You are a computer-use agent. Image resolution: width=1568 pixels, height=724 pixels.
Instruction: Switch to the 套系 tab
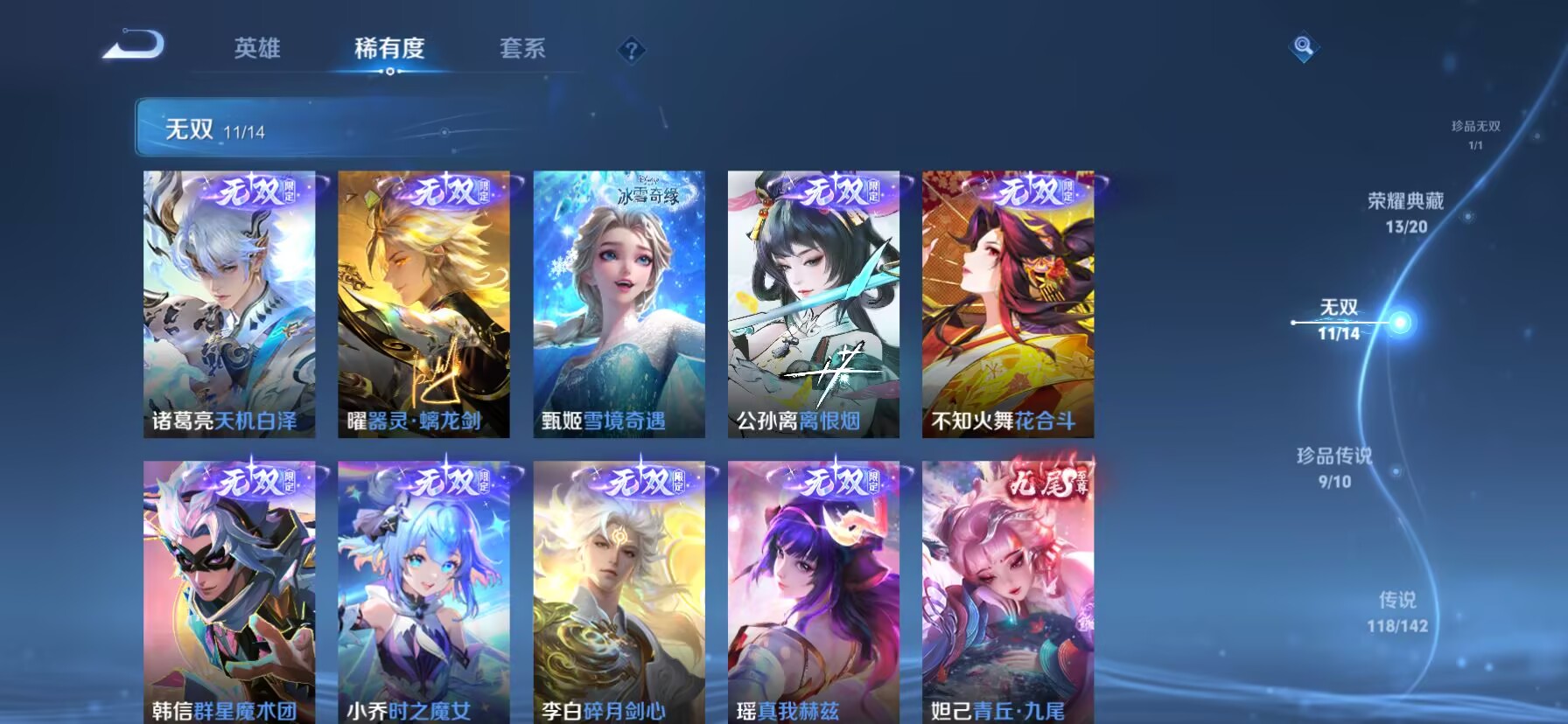click(x=522, y=50)
